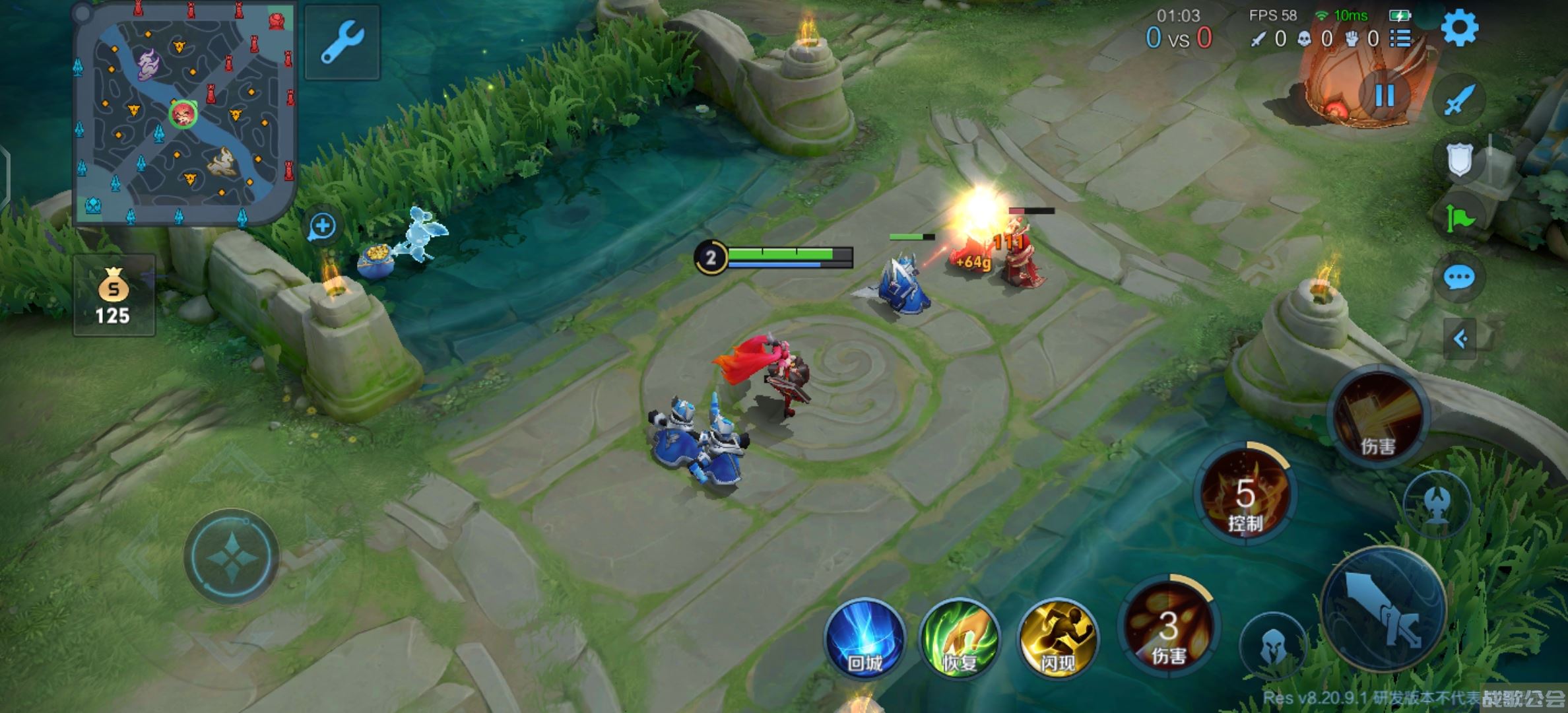
Task: Click the wrench tool button
Action: click(x=342, y=42)
